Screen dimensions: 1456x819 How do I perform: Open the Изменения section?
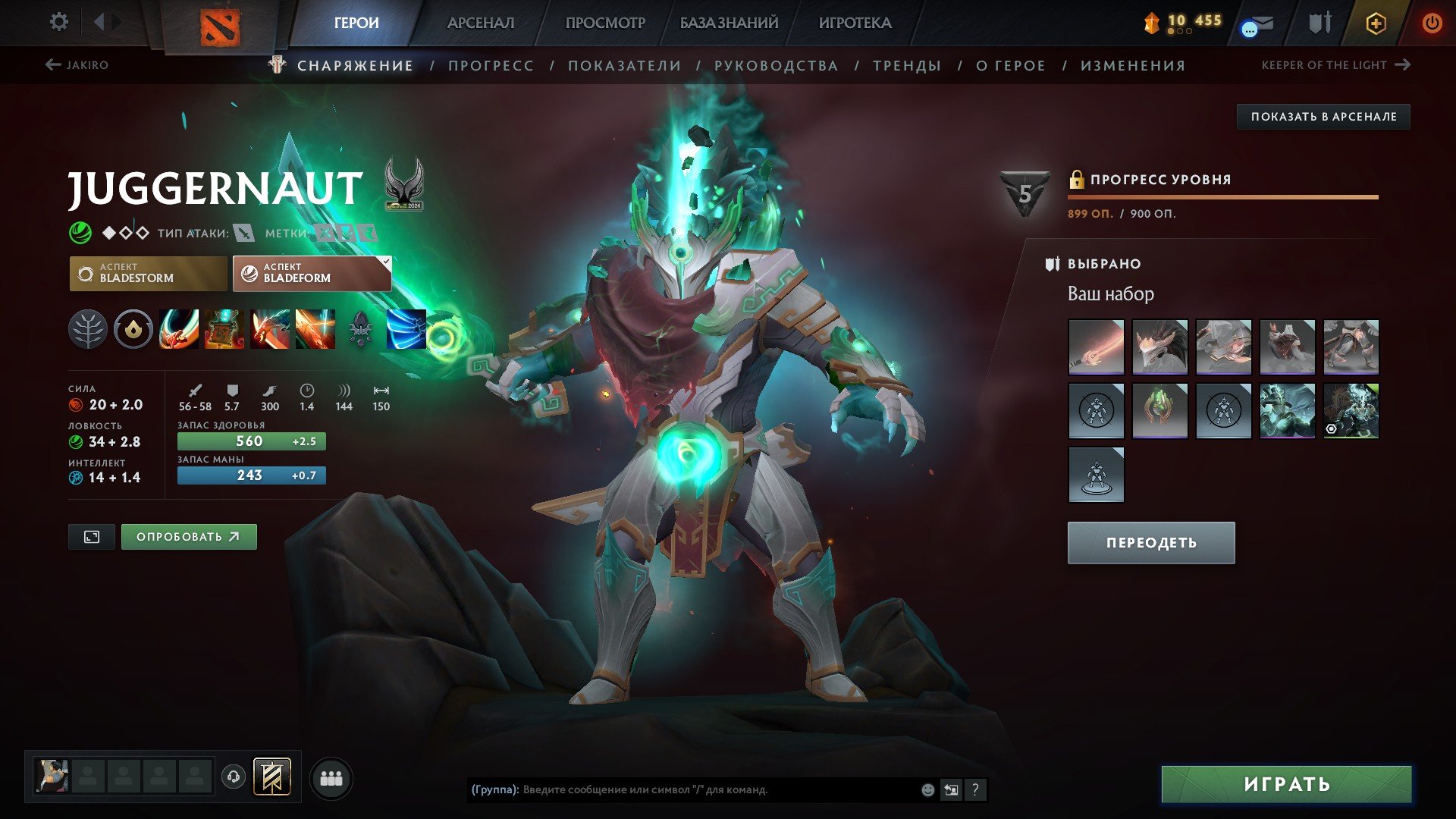pyautogui.click(x=1133, y=66)
